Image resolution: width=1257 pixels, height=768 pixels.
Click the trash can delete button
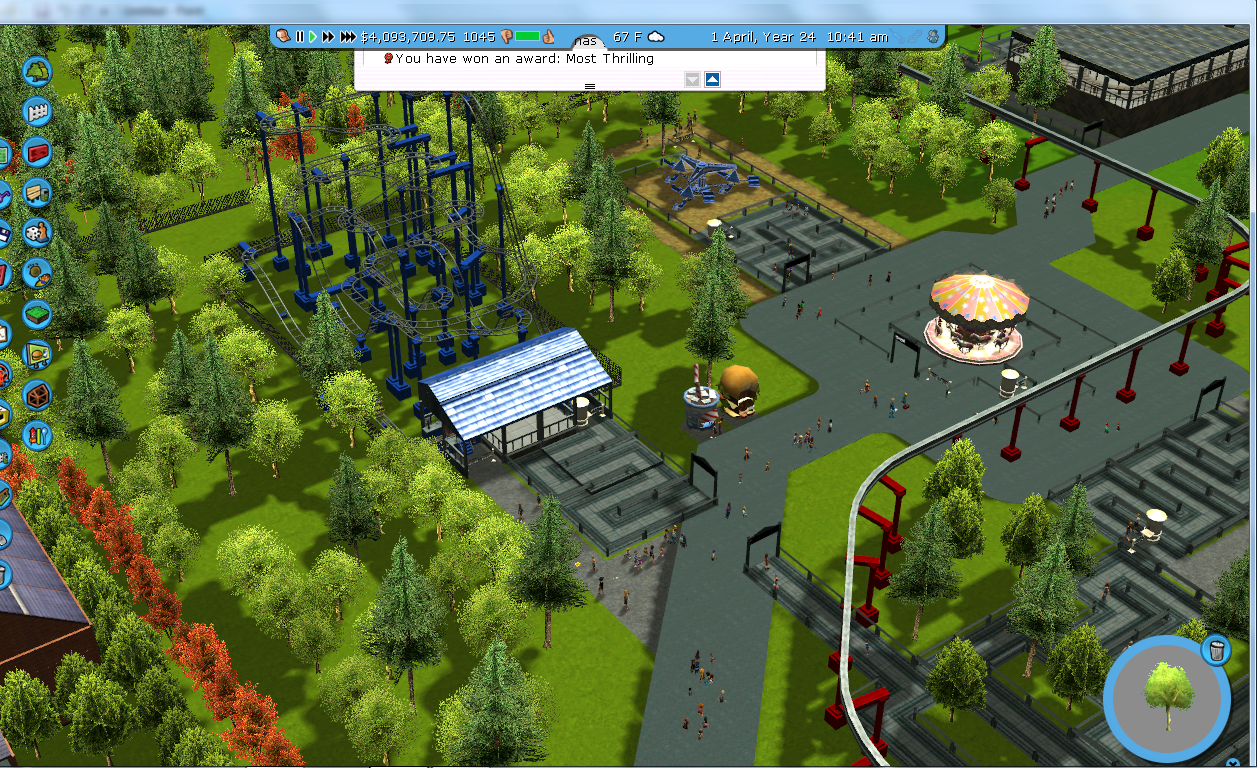click(x=1215, y=650)
